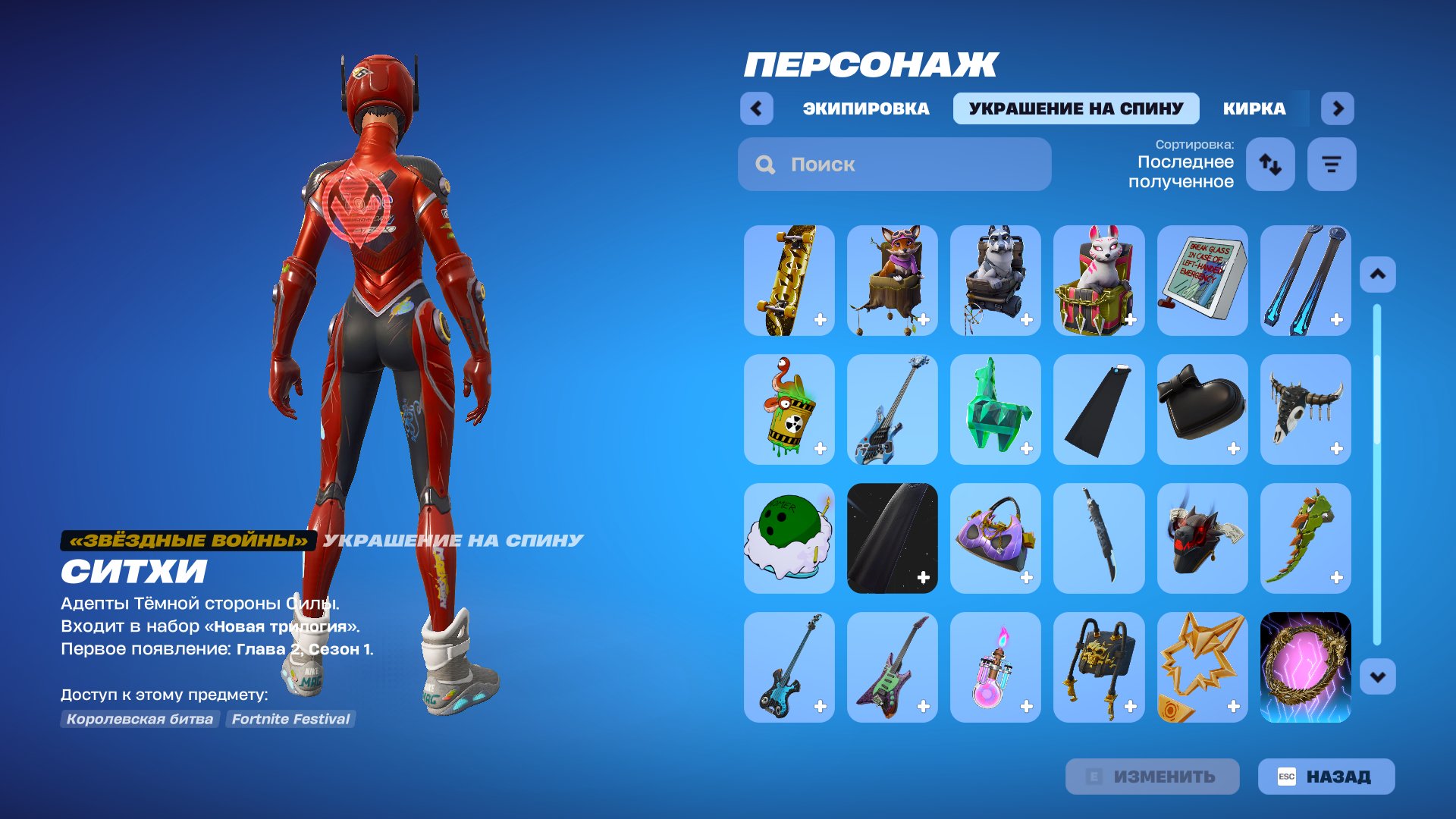The height and width of the screenshot is (819, 1456).
Task: Choose the golden star ornament back bling
Action: coord(1202,667)
